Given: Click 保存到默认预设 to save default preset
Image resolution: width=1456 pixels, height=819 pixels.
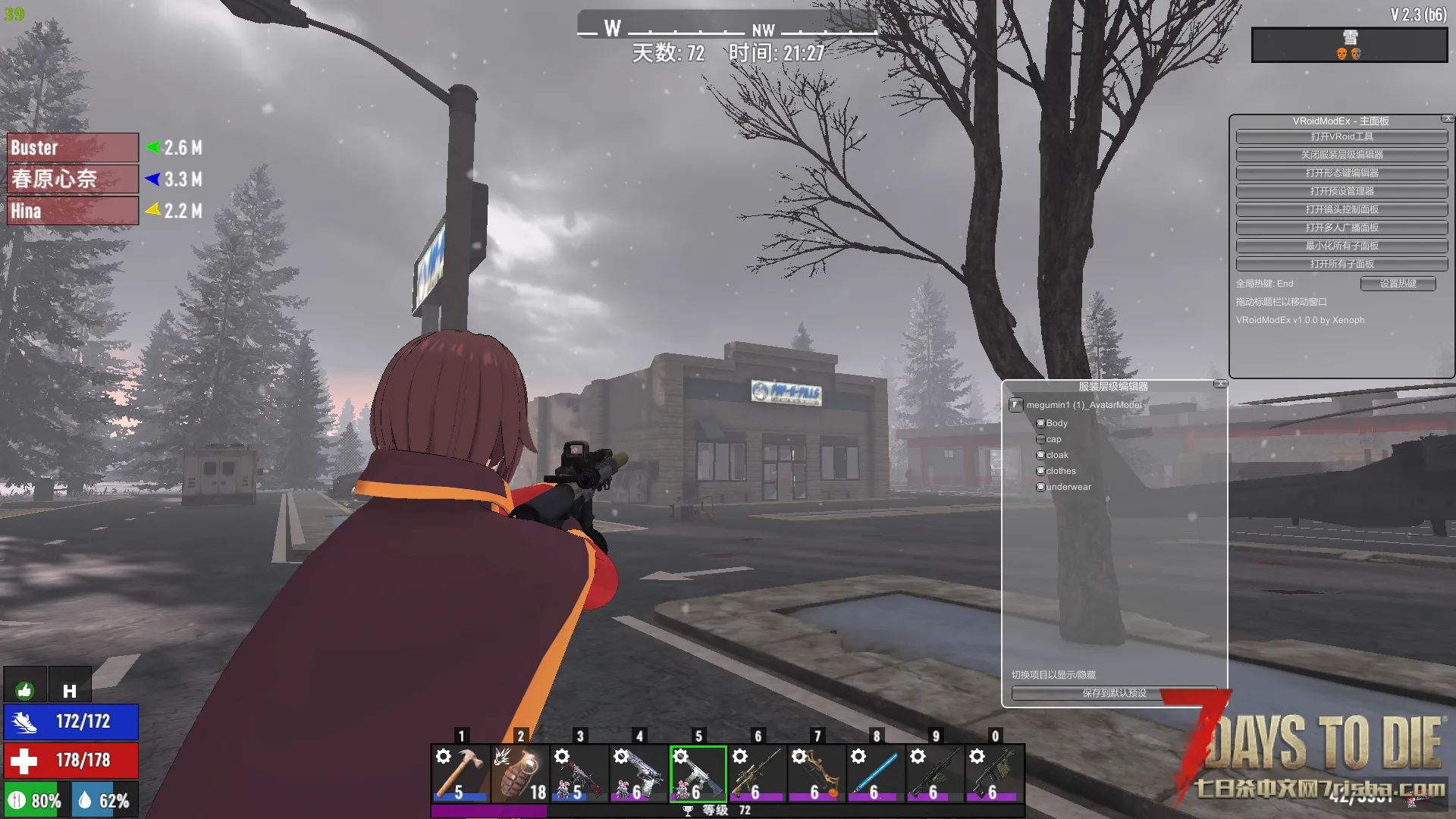Looking at the screenshot, I should point(1114,693).
